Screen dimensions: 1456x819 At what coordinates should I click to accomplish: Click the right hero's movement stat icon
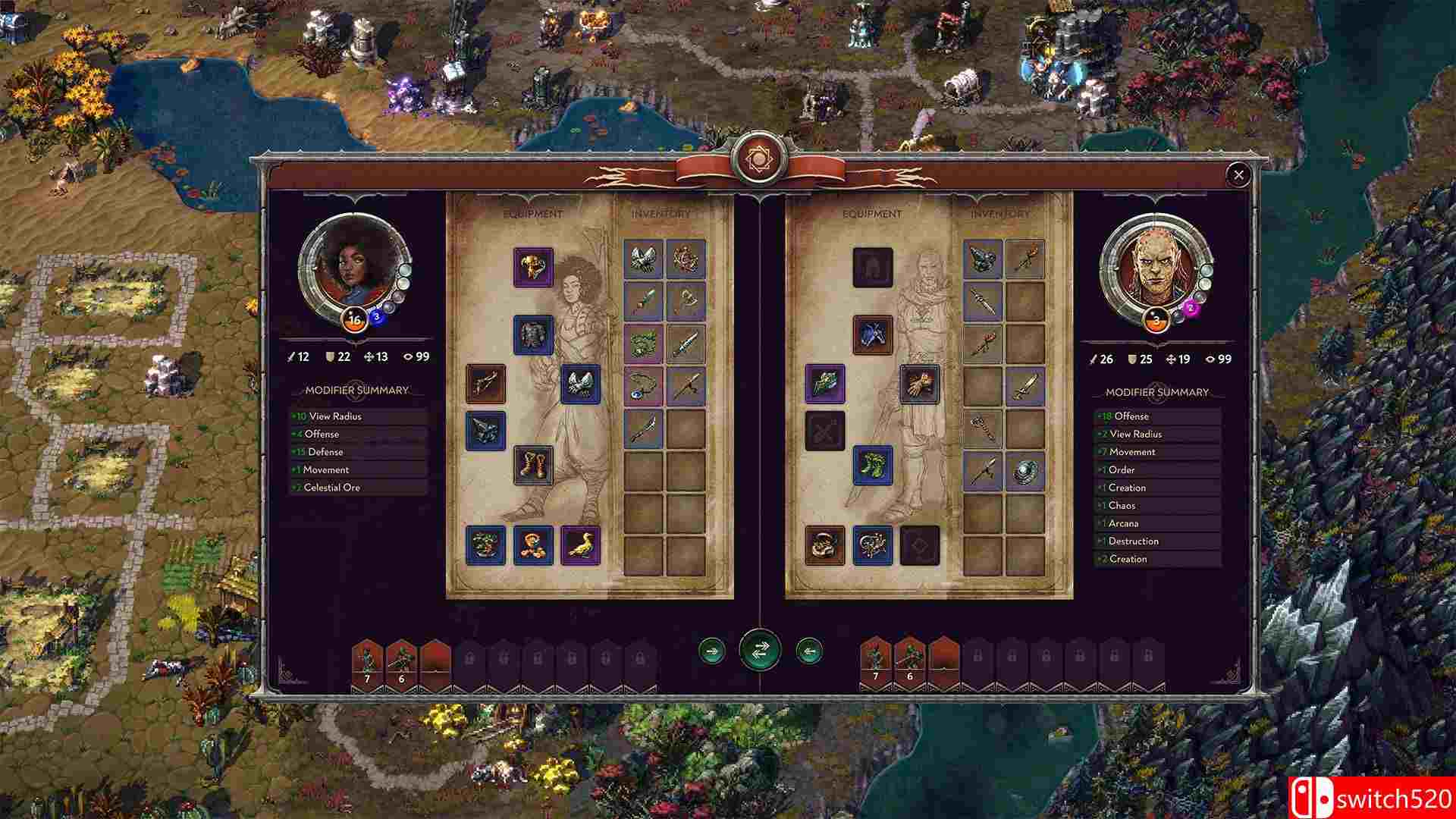click(1171, 359)
